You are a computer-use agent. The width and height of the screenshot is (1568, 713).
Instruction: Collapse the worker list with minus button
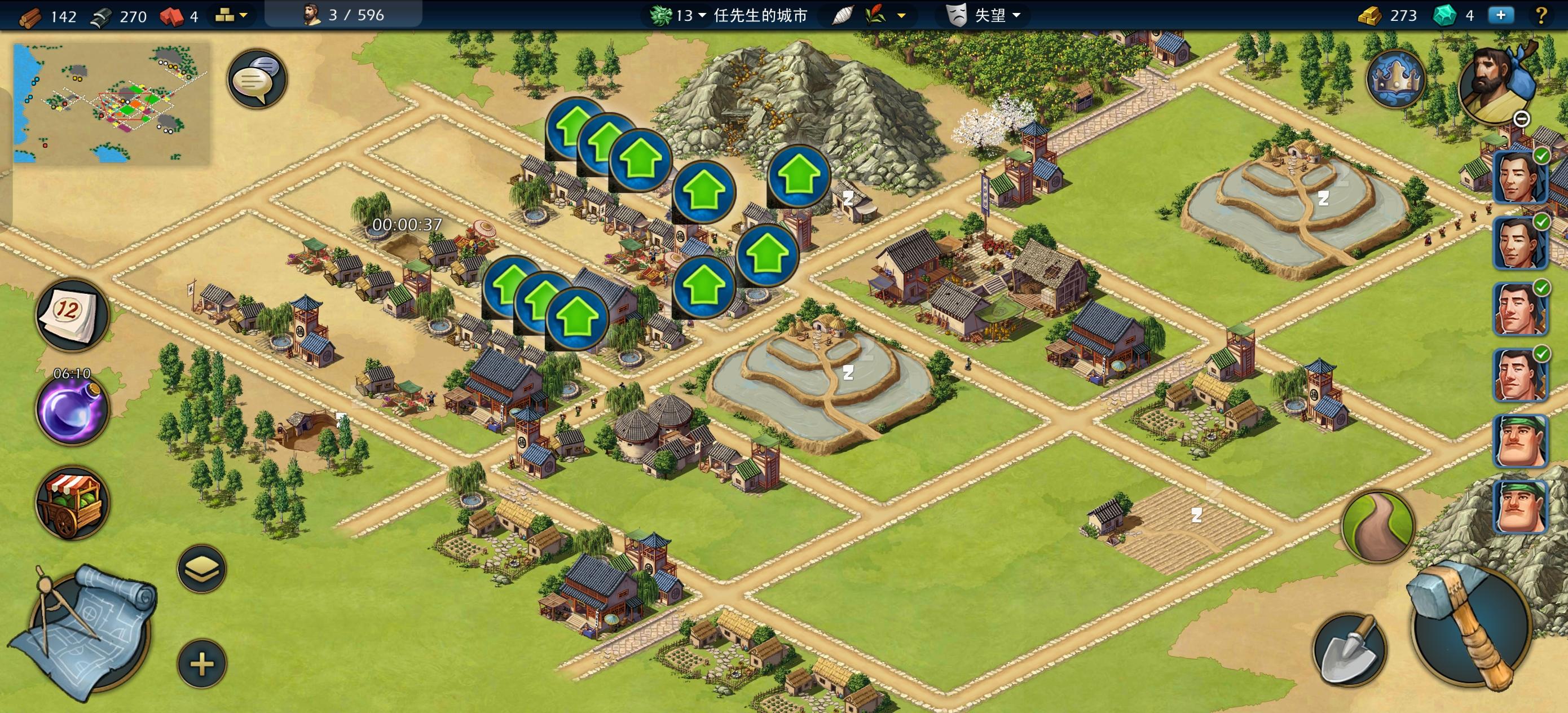pos(1521,120)
